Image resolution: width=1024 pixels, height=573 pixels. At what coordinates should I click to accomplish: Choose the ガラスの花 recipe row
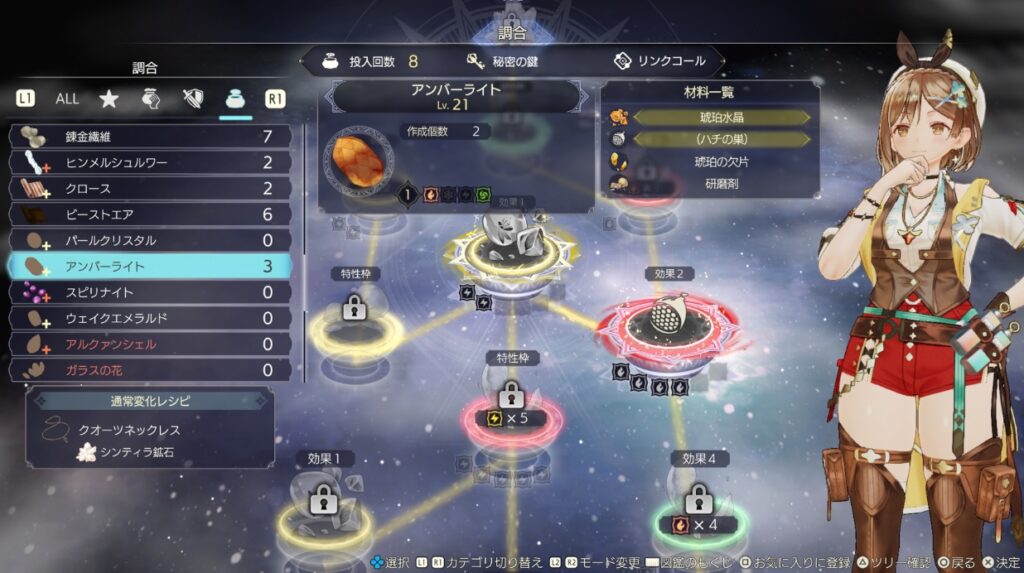click(x=150, y=370)
